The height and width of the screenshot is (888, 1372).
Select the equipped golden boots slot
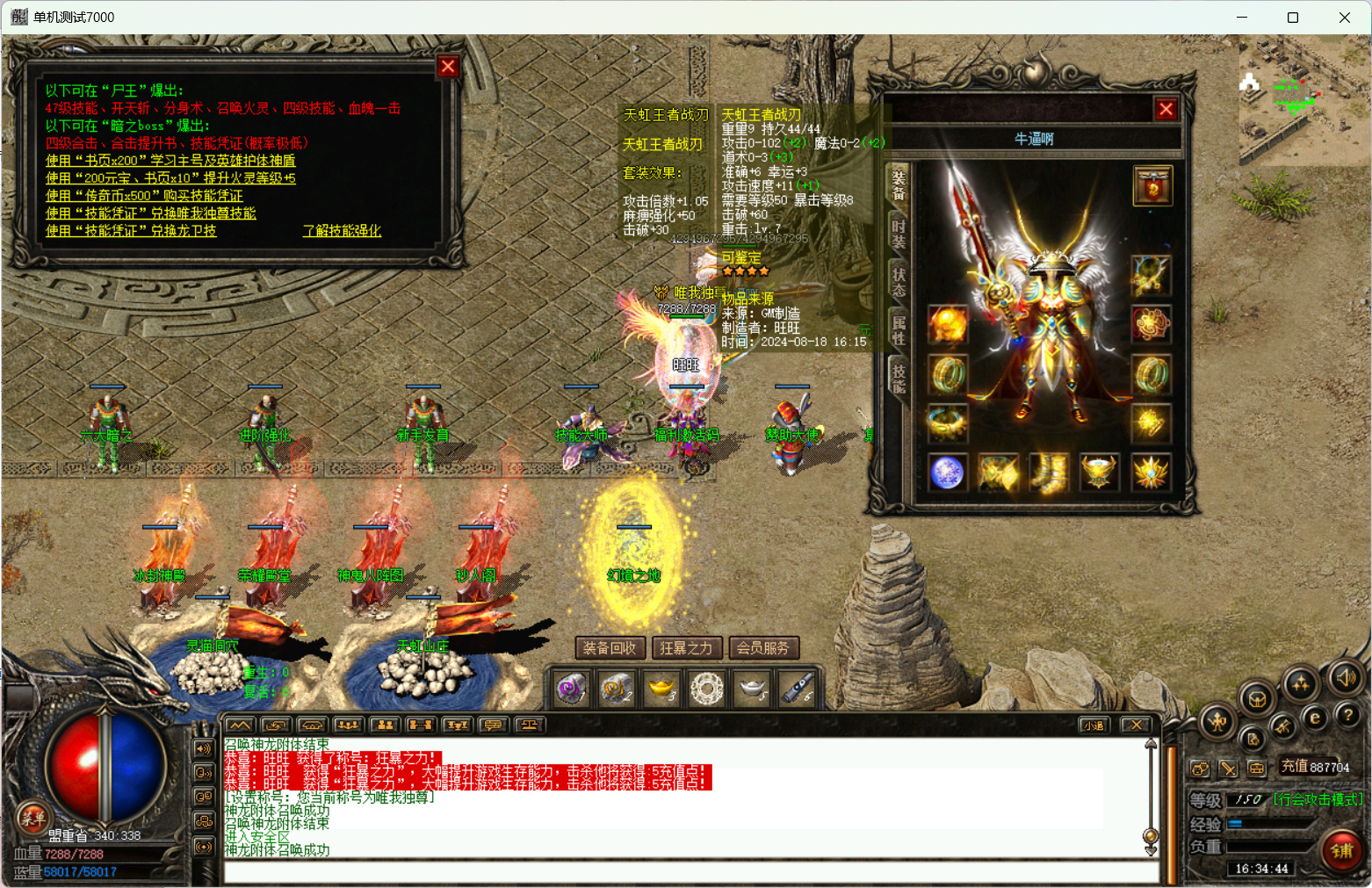1049,473
